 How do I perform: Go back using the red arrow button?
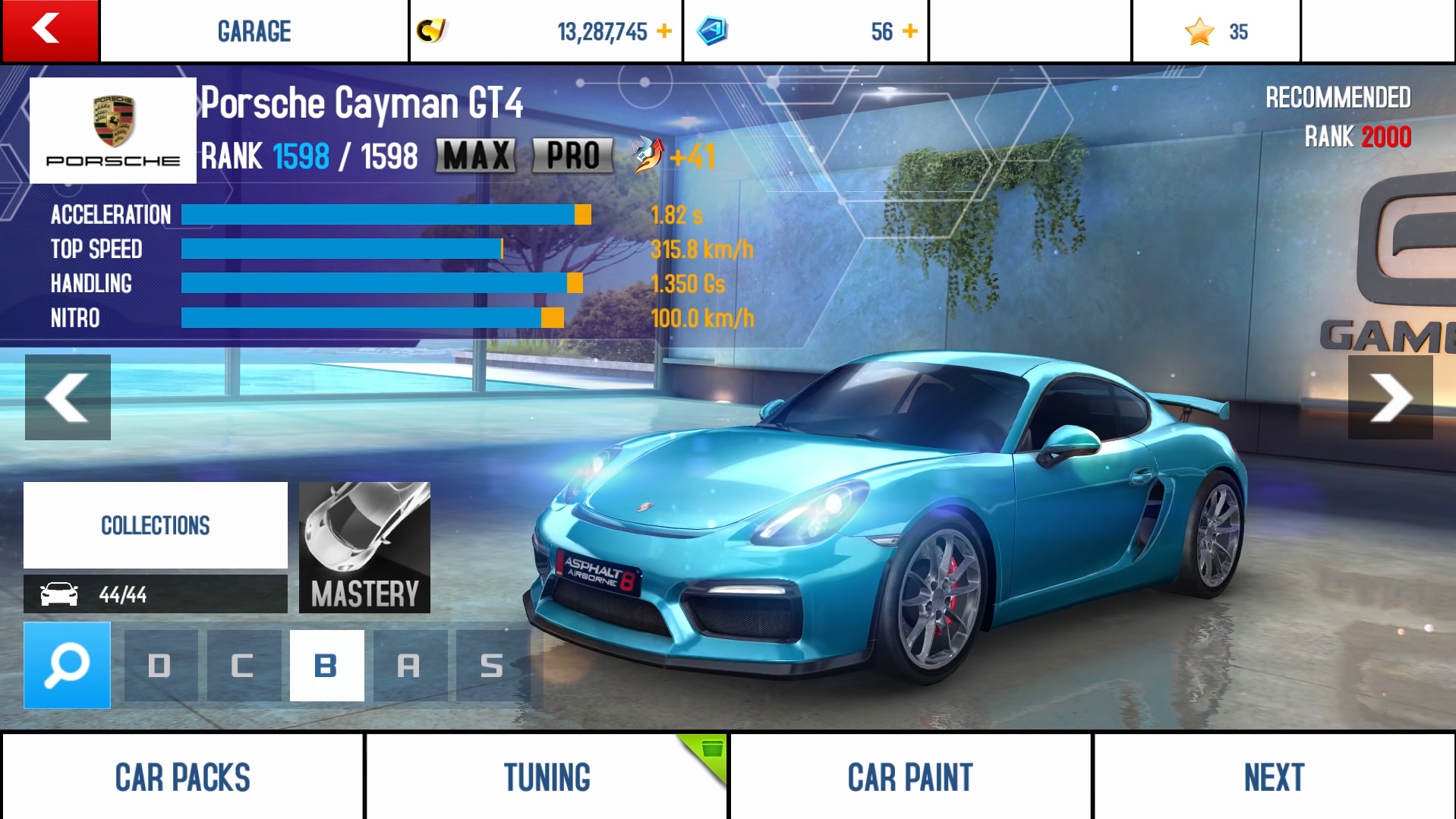(50, 30)
